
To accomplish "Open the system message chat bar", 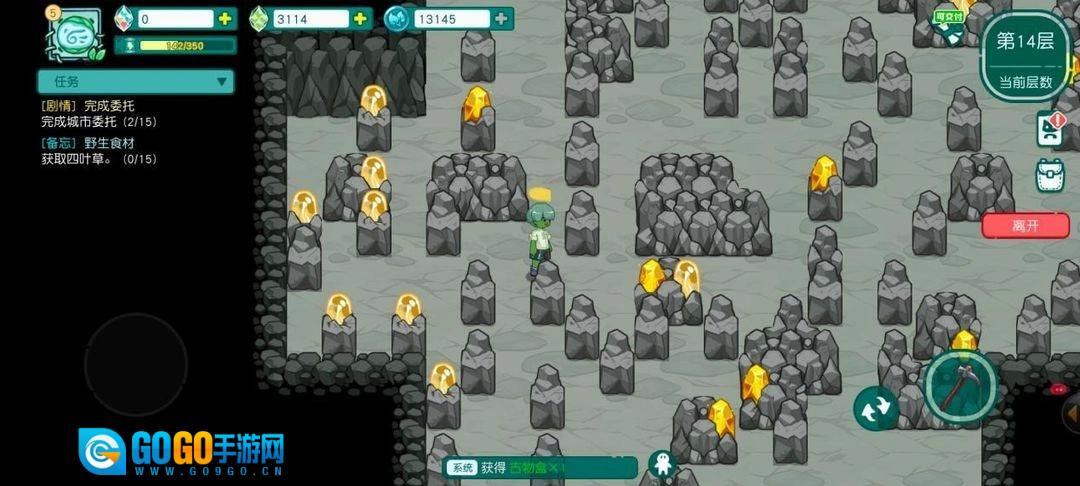I will (x=540, y=467).
